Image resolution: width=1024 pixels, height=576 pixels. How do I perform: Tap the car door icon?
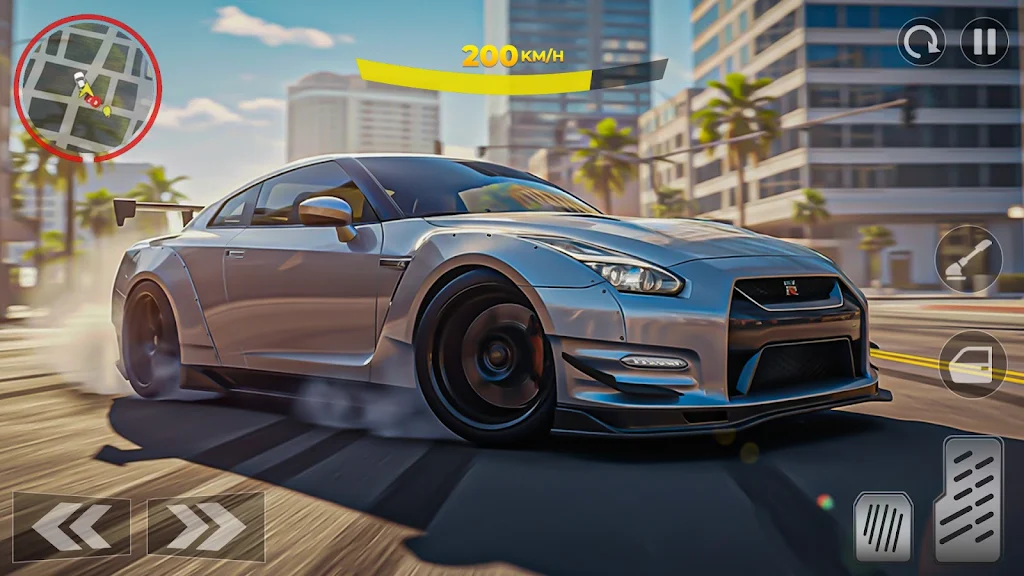(x=972, y=365)
